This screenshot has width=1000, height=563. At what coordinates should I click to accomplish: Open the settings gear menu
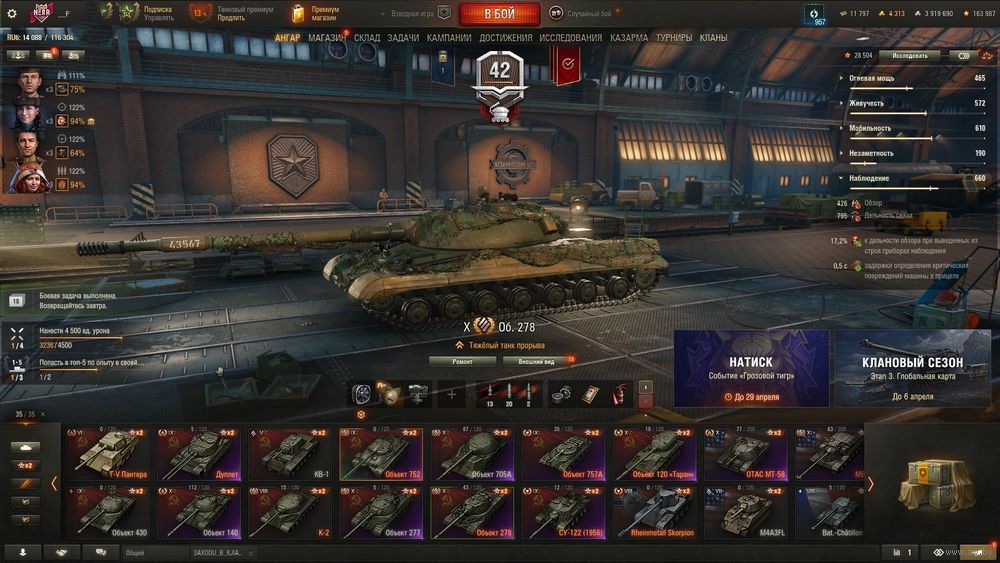(12, 14)
